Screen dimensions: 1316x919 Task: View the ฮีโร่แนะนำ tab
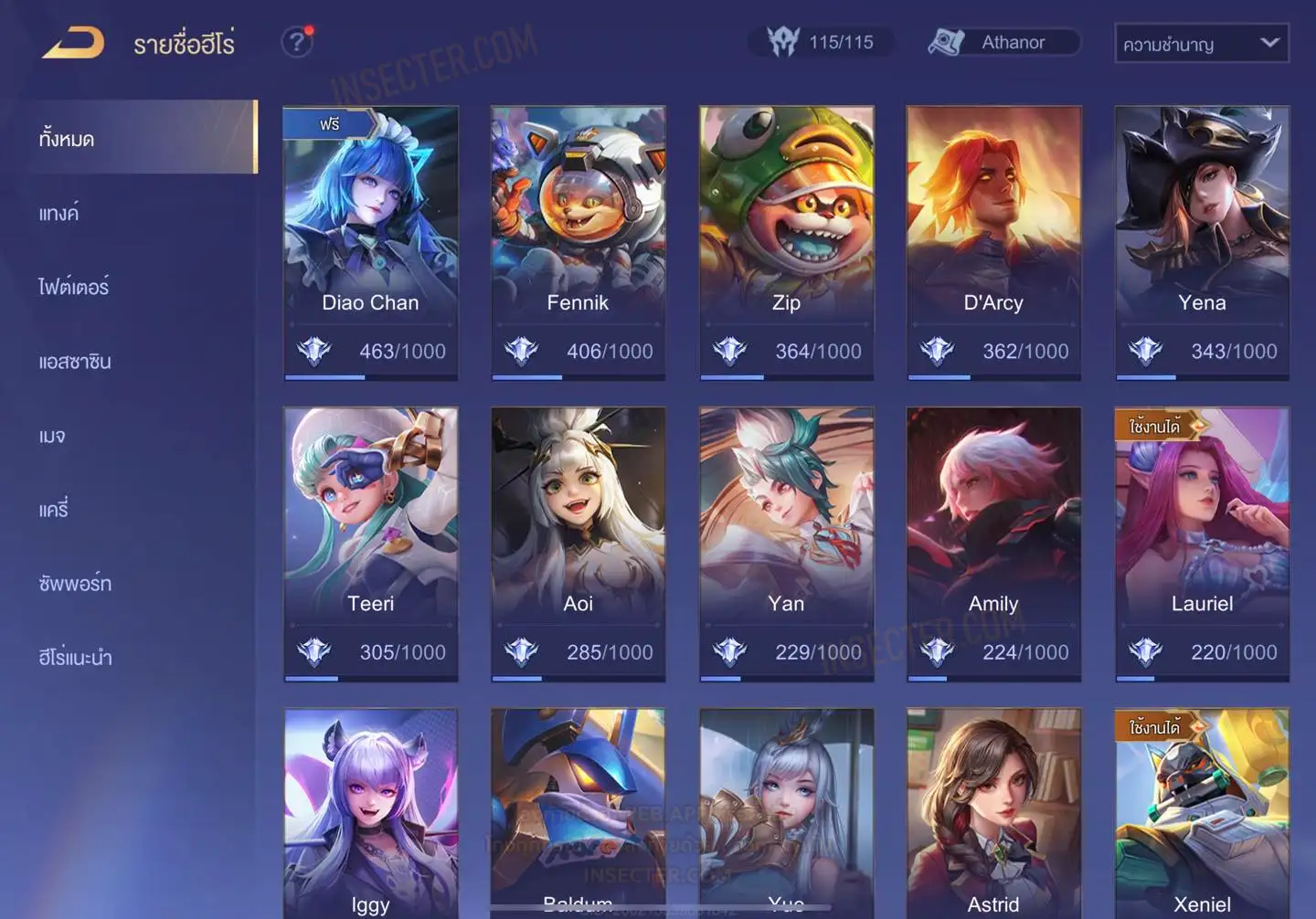point(75,658)
